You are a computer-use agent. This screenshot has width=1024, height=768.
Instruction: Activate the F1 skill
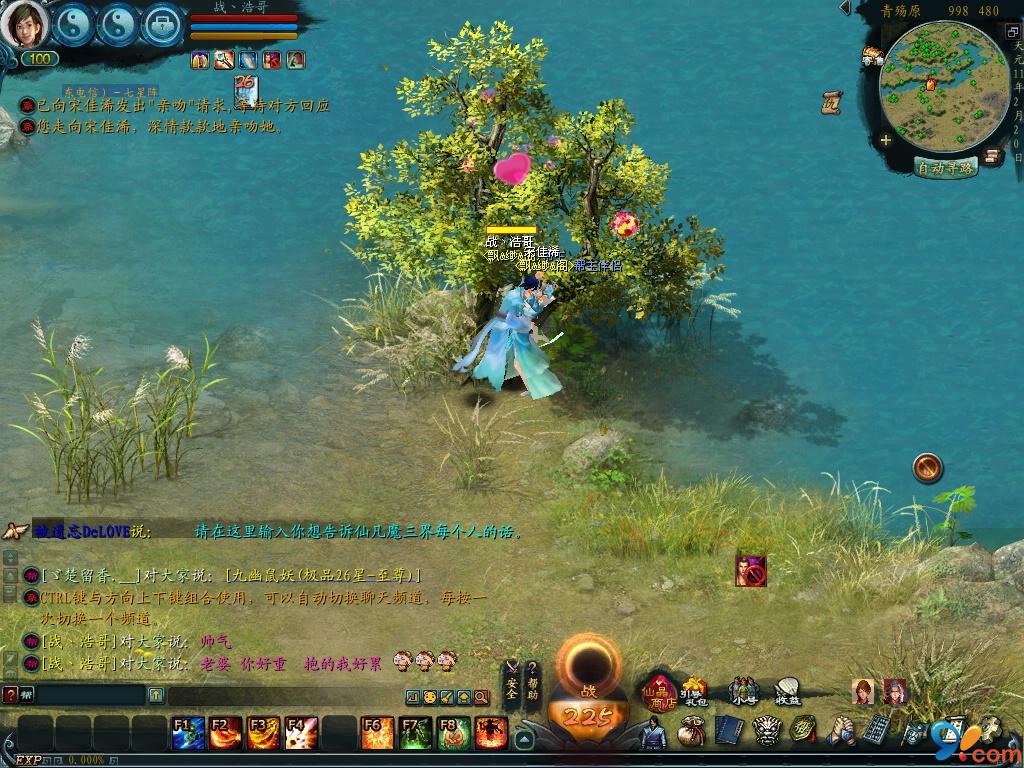coord(187,733)
